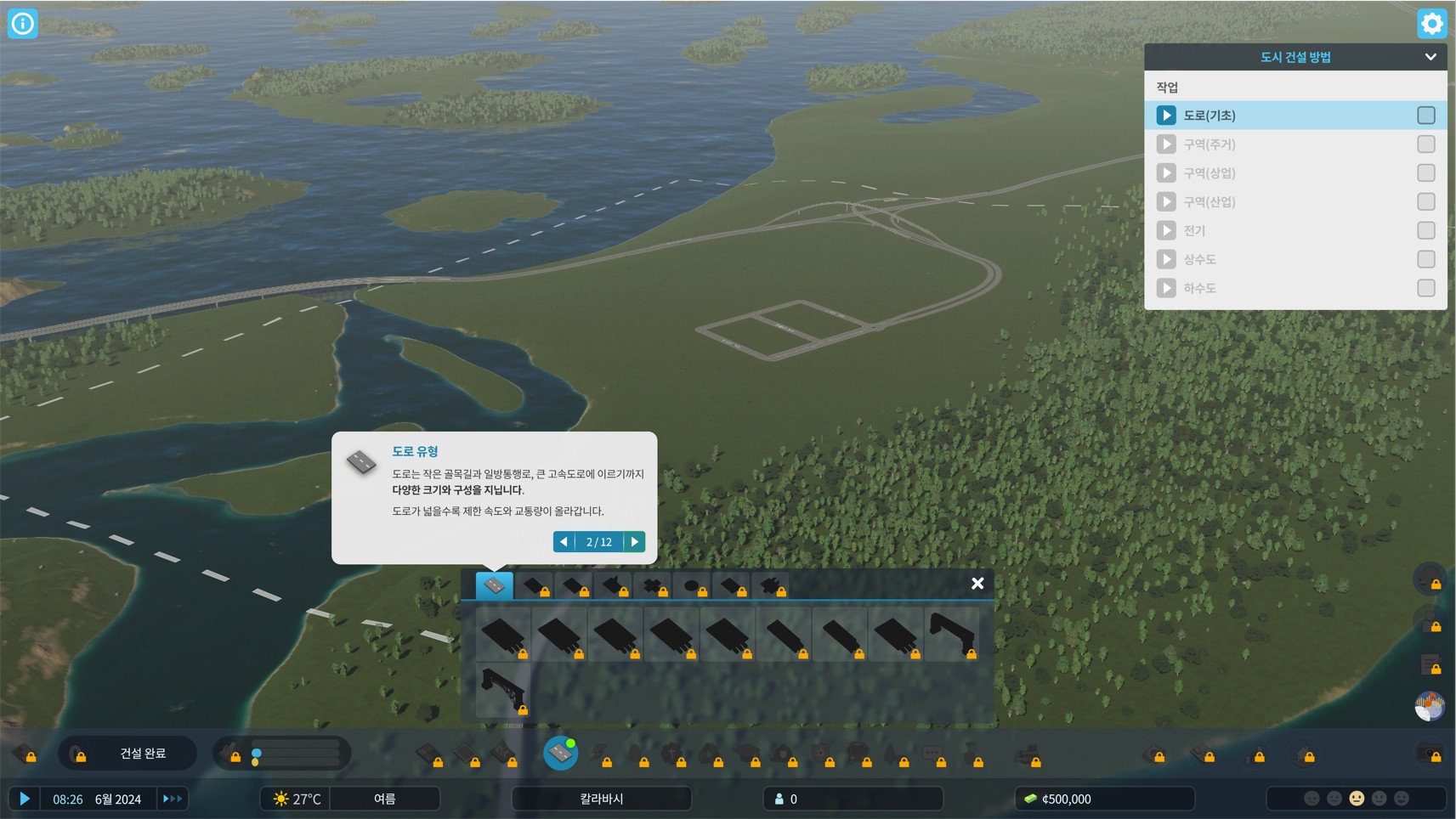Open the 하수도 task entry
Viewport: 1456px width, 819px height.
1199,289
